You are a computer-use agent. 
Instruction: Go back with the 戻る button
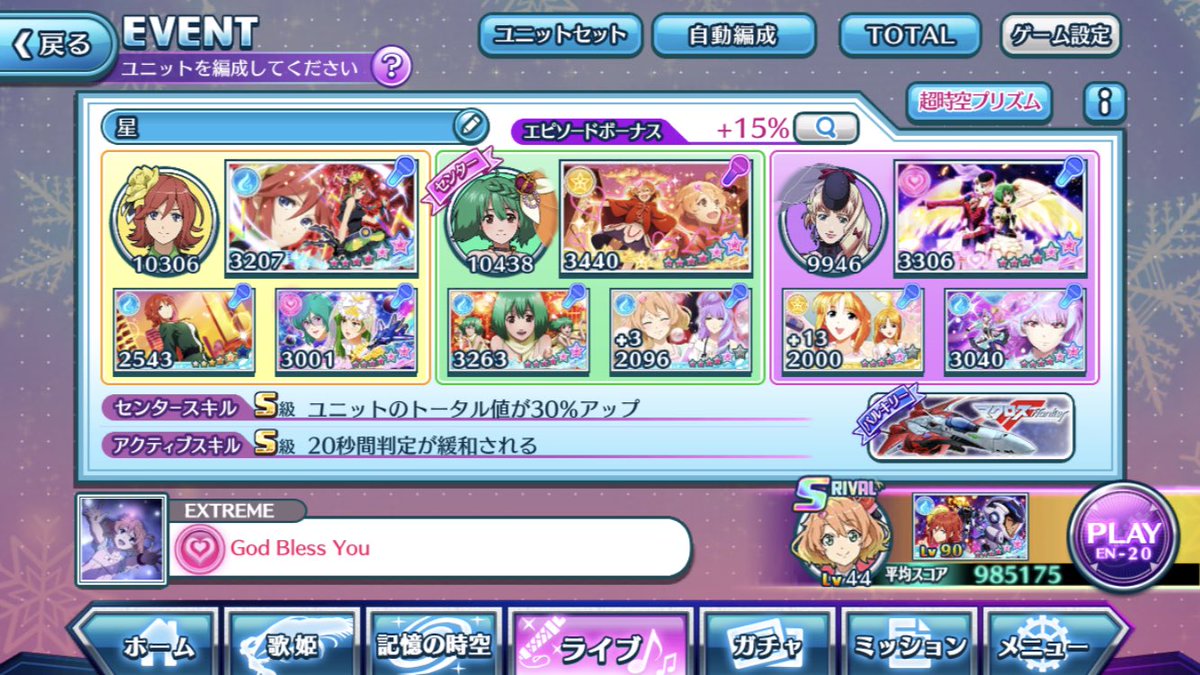(57, 44)
